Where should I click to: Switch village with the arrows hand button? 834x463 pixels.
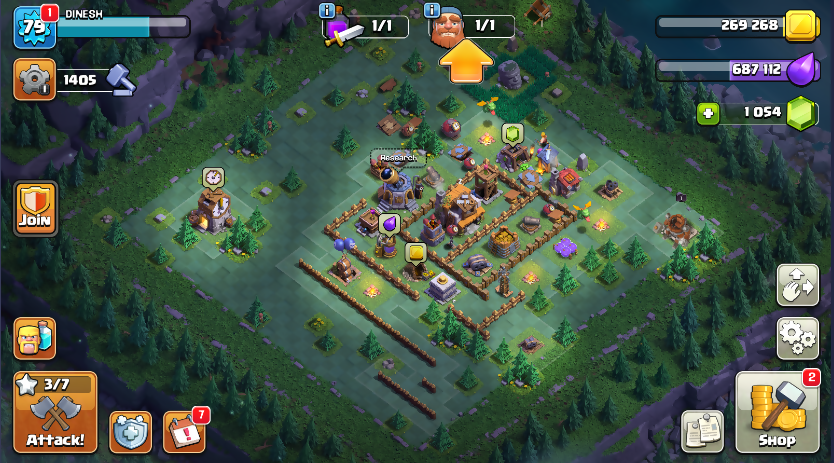797,285
